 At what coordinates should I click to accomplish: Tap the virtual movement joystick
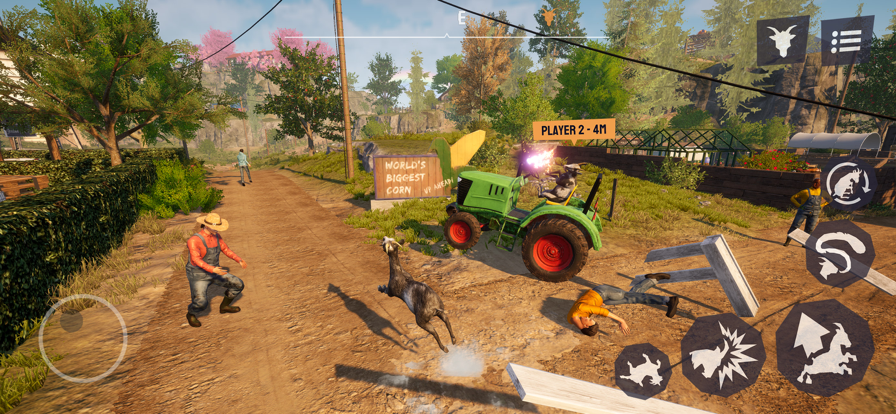82,338
